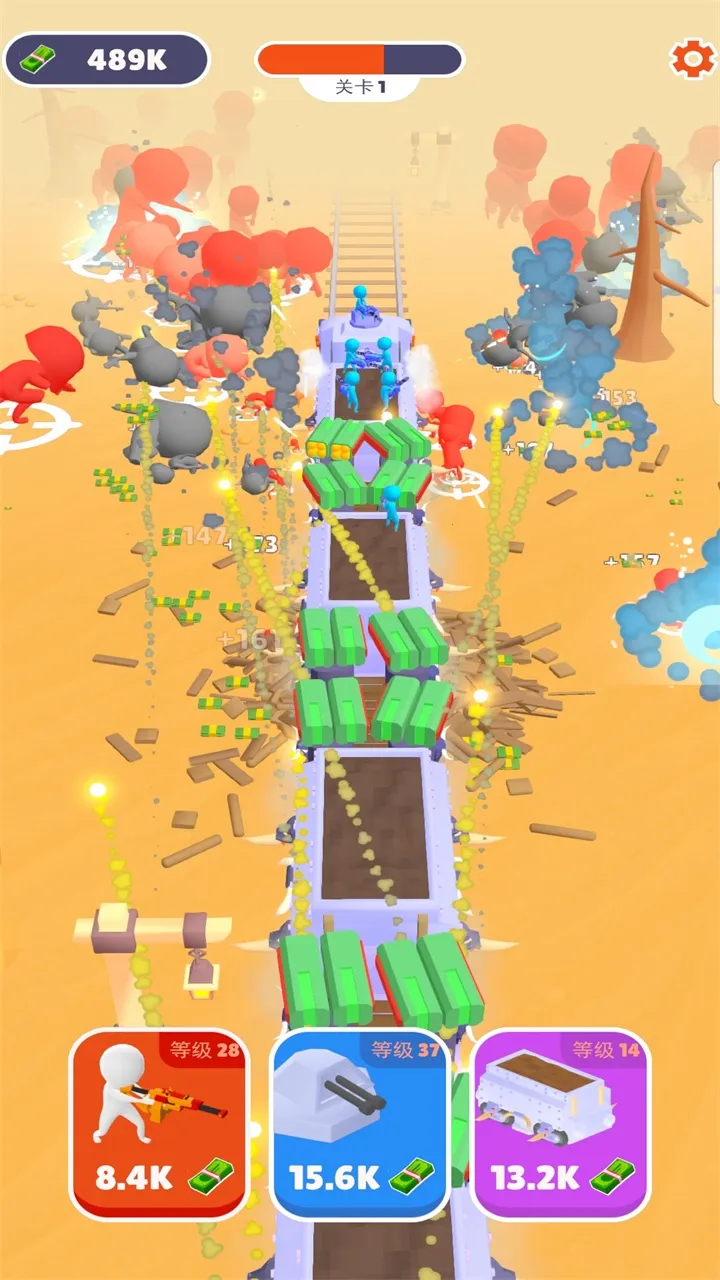720x1280 pixels.
Task: Buy the 8.4K gunner soldier upgrade
Action: point(160,1124)
